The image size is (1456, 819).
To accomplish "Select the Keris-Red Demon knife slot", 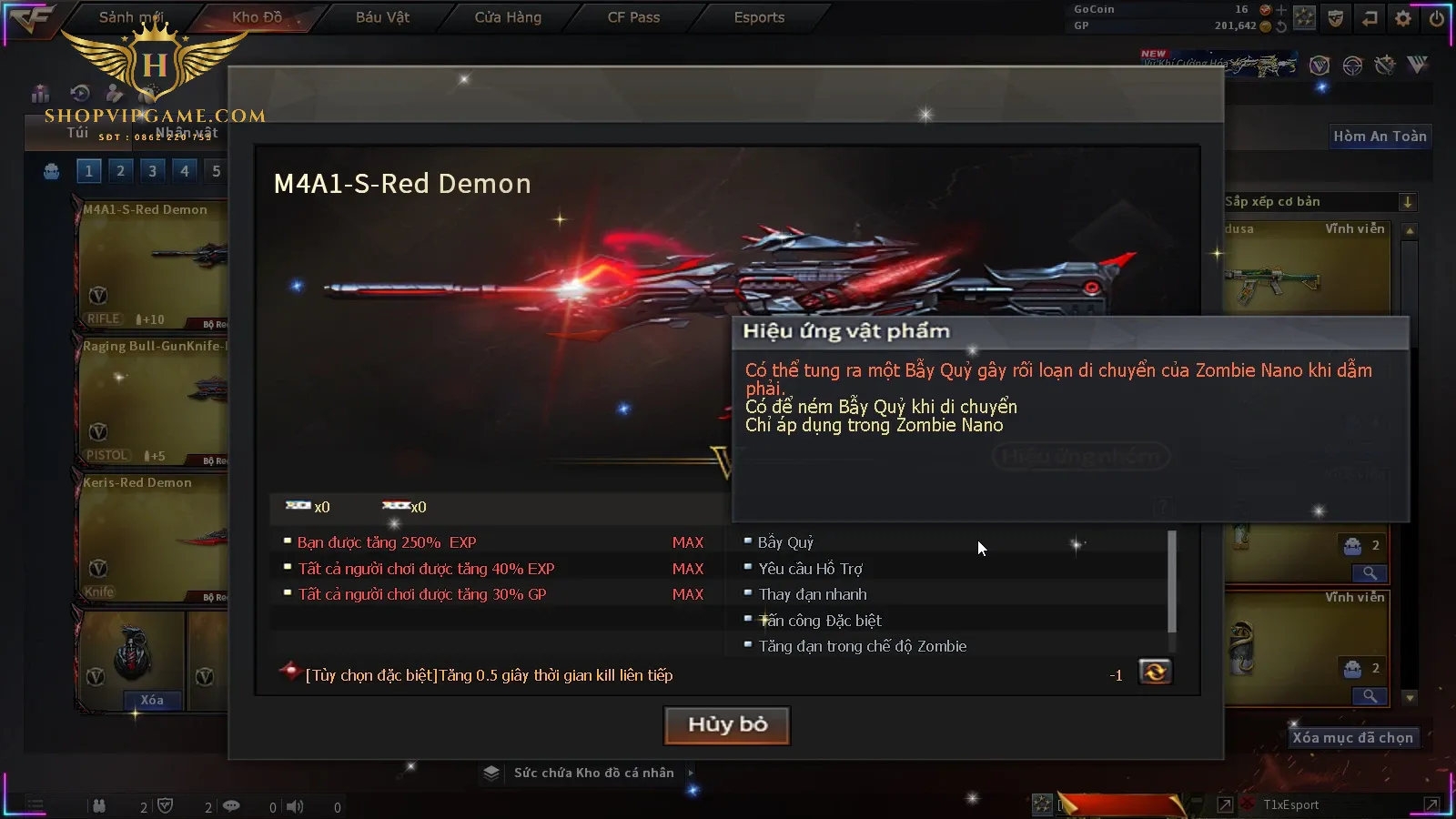I will pyautogui.click(x=151, y=537).
